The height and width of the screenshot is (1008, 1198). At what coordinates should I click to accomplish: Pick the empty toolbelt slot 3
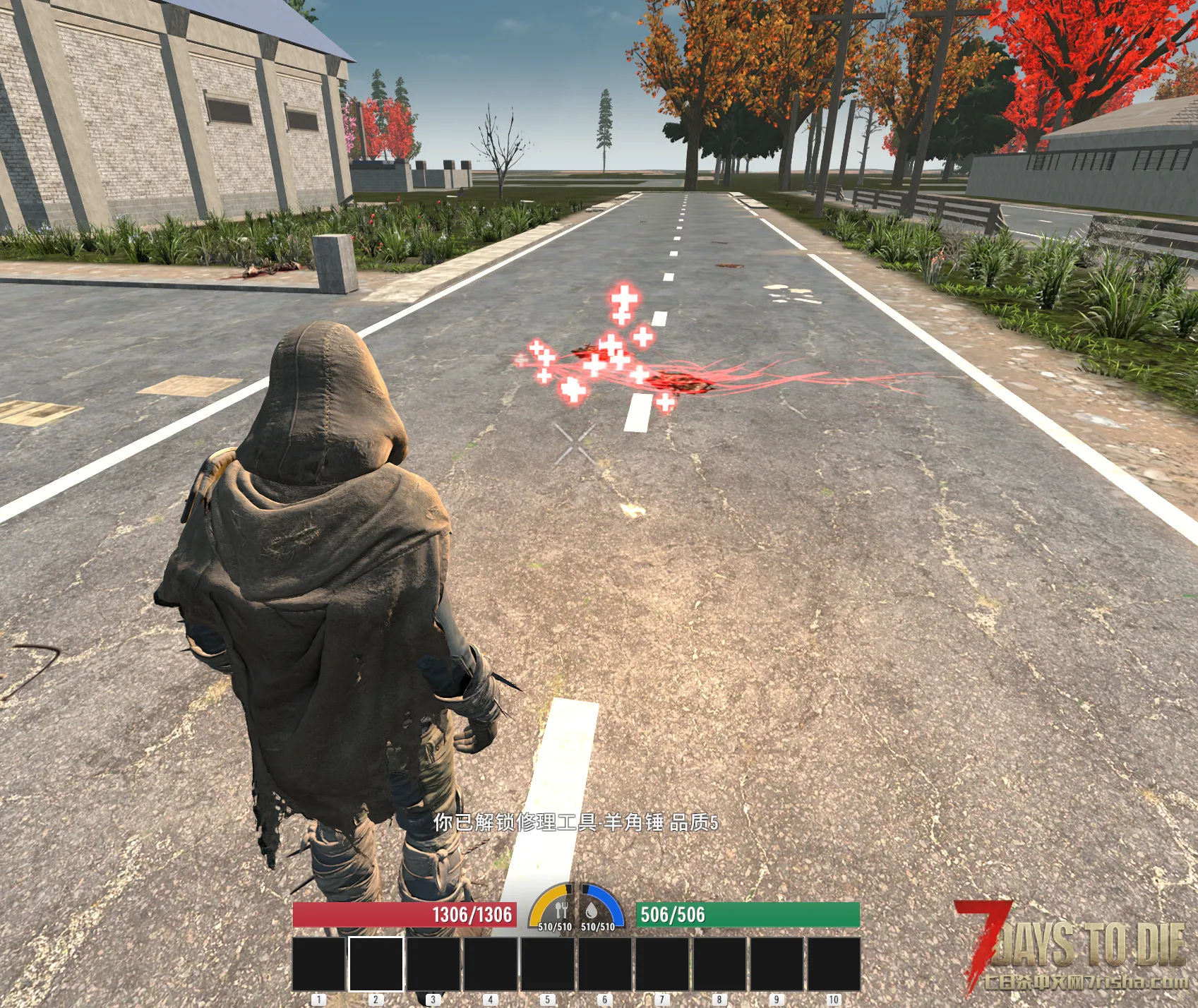point(433,964)
